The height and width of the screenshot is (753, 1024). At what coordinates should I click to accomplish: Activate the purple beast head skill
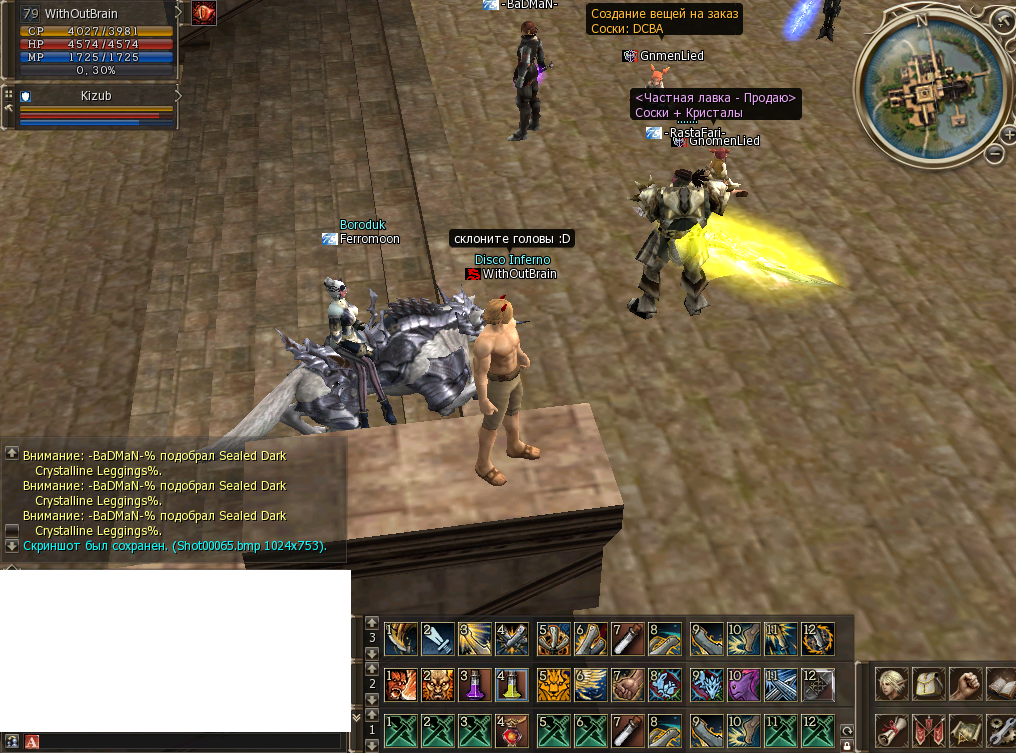coord(743,685)
